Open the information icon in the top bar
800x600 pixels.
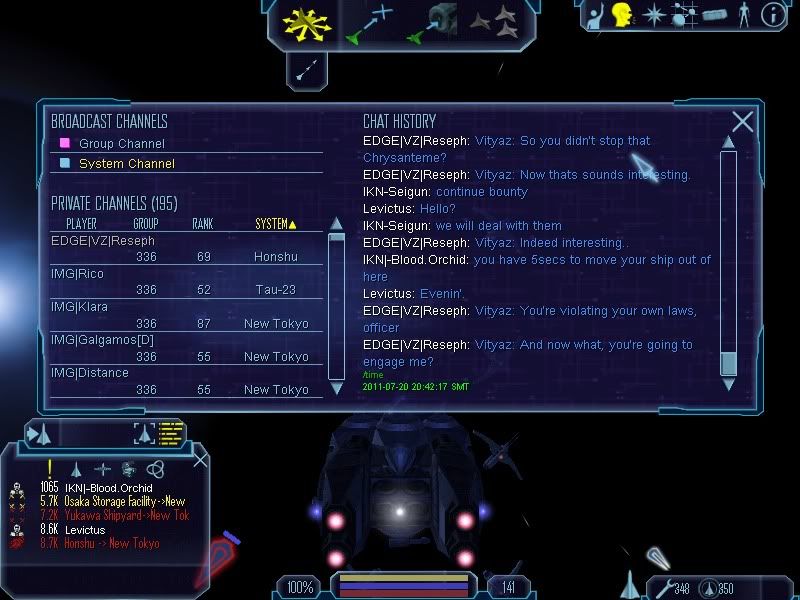click(x=773, y=15)
